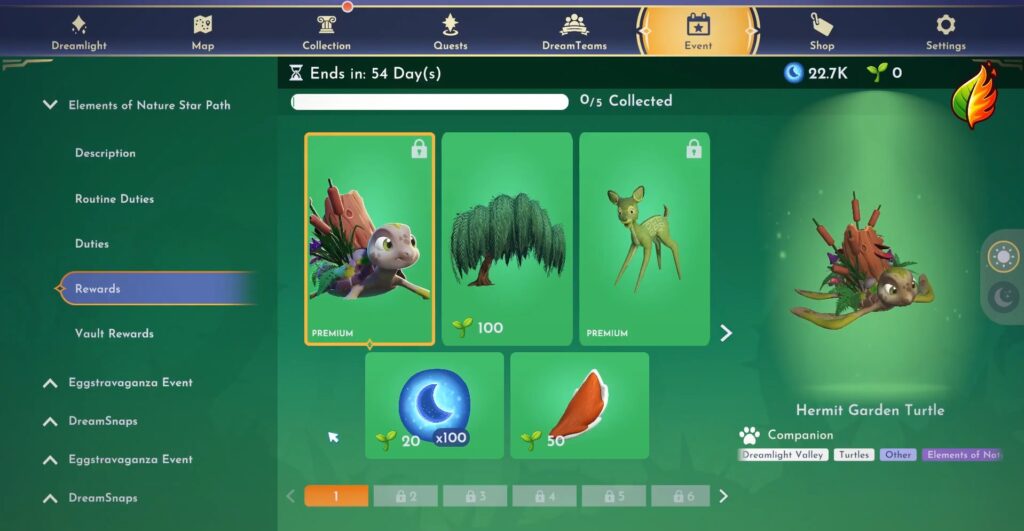Image resolution: width=1024 pixels, height=531 pixels.
Task: Switch preview to night mode
Action: (1002, 296)
